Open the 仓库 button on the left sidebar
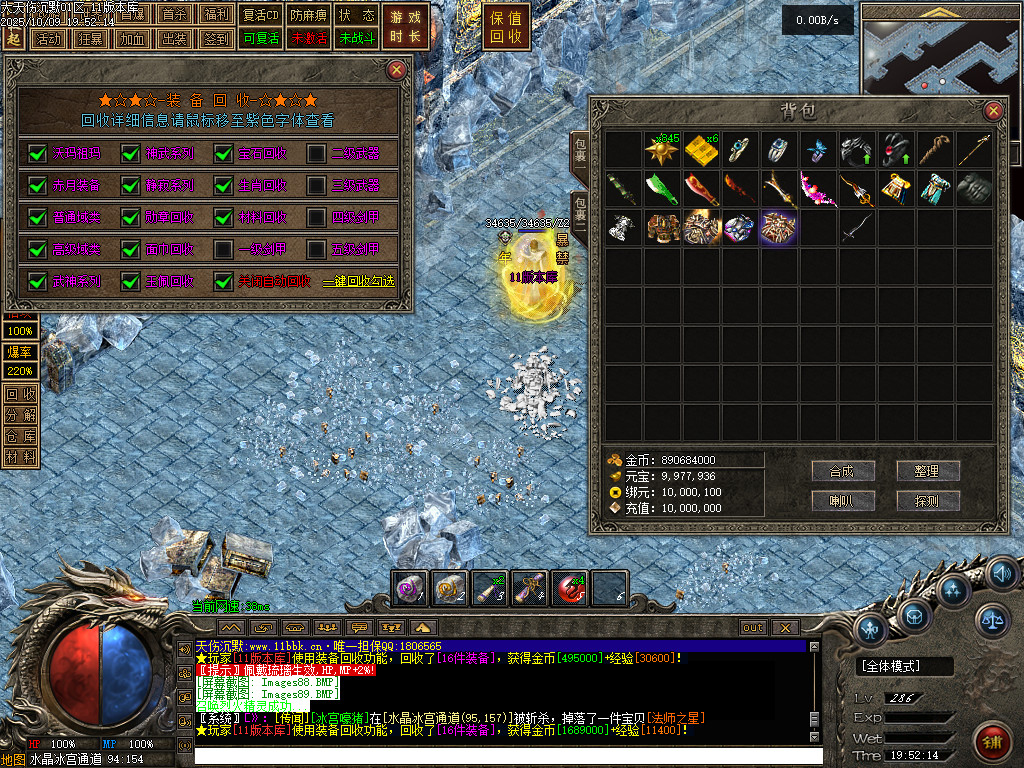This screenshot has height=768, width=1024. click(x=20, y=436)
